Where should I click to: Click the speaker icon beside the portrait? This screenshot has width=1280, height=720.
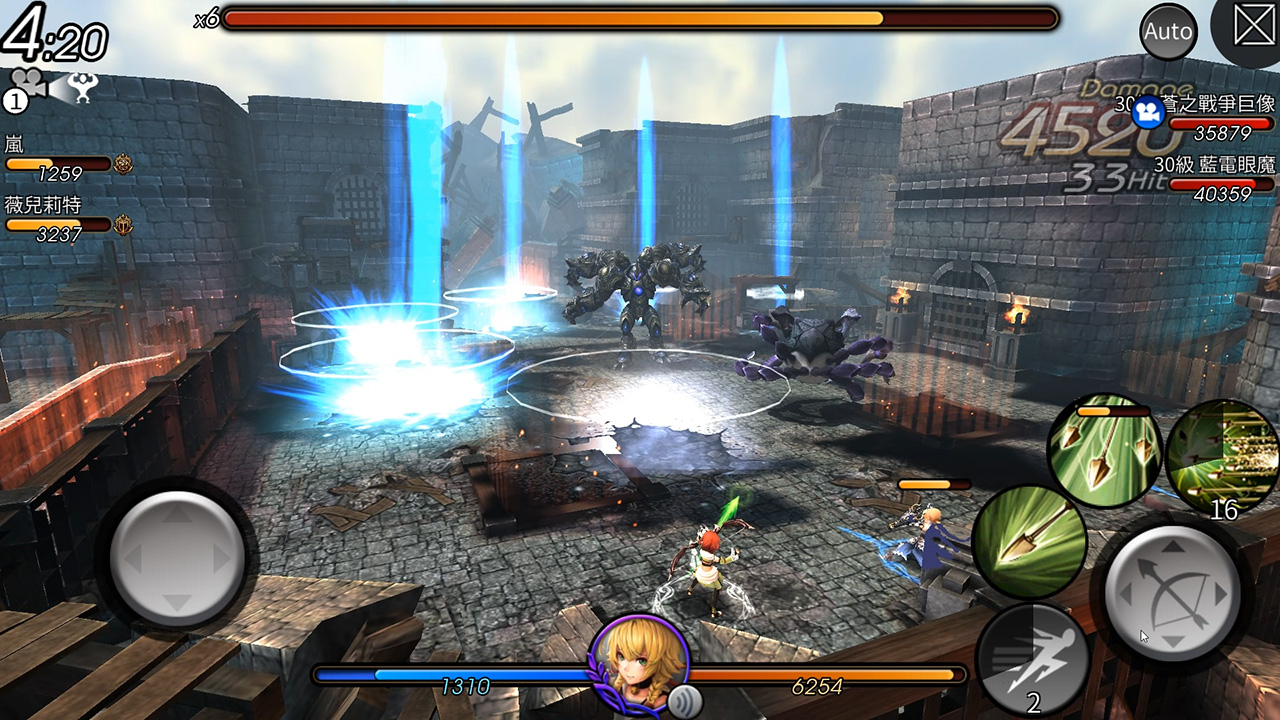pyautogui.click(x=683, y=698)
